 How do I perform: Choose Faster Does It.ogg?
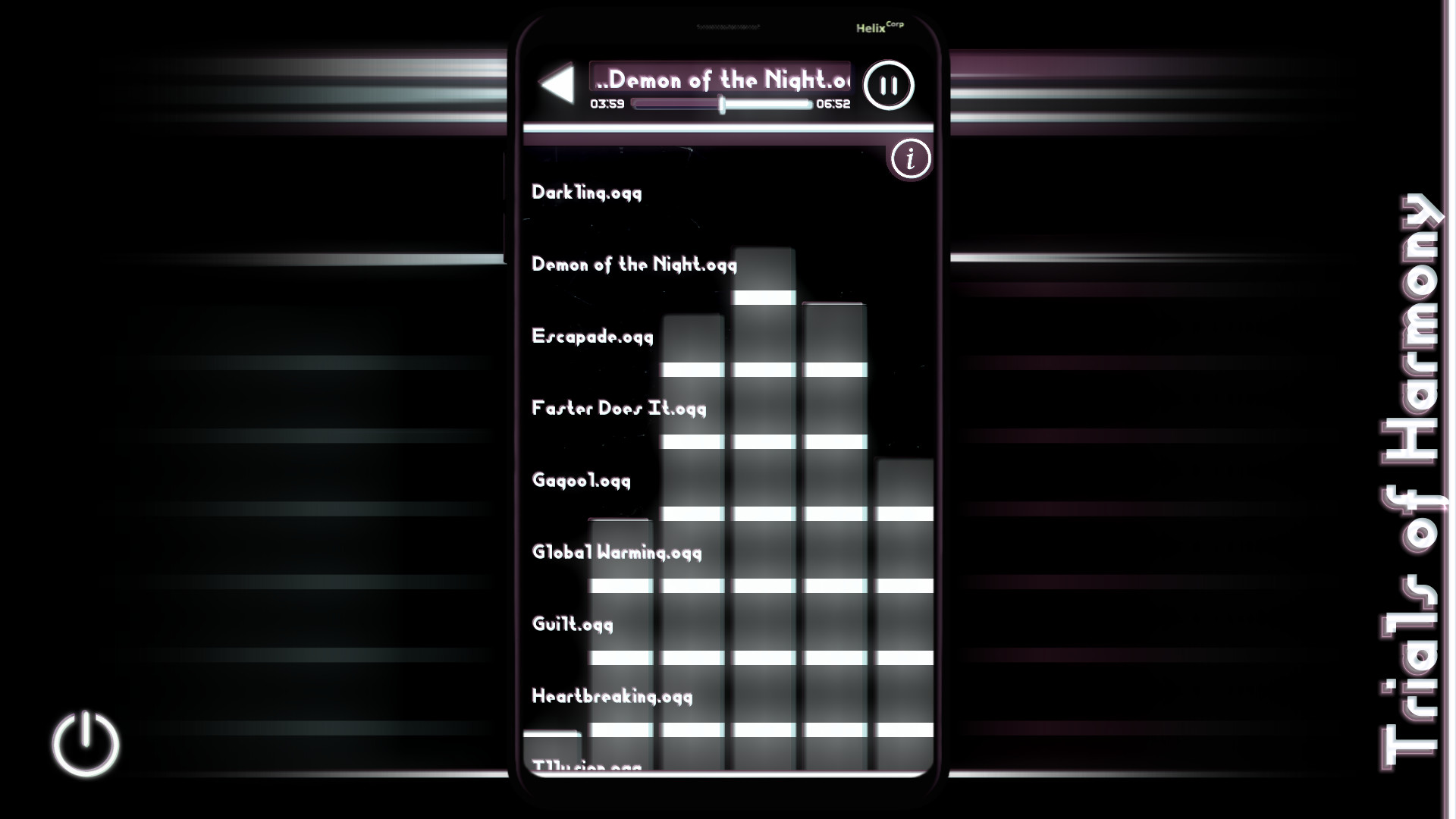[x=618, y=409]
